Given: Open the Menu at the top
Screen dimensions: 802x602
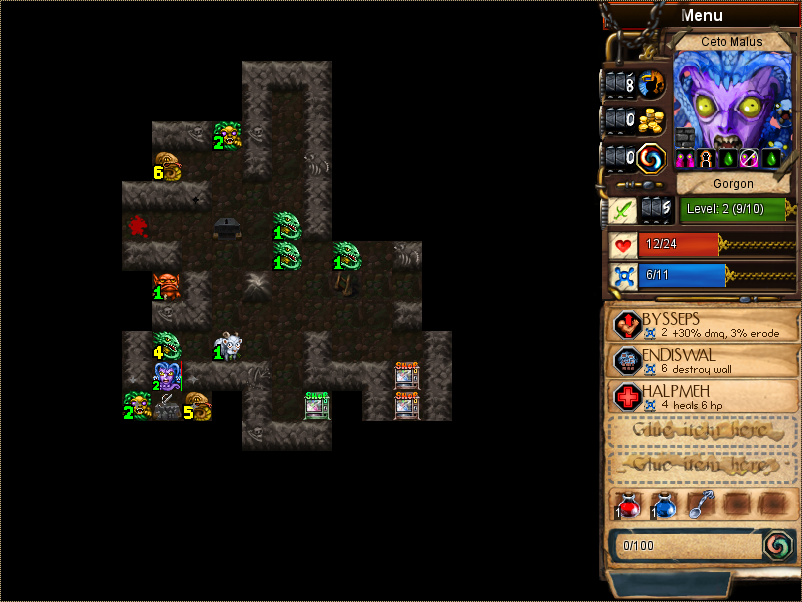Looking at the screenshot, I should [701, 15].
